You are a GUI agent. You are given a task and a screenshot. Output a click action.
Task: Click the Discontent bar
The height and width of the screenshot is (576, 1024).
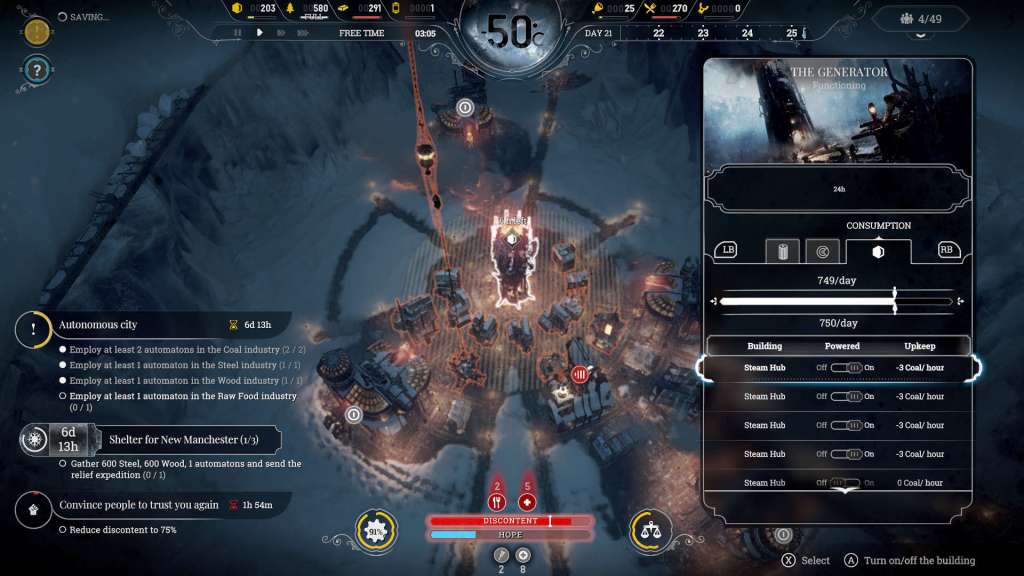click(x=510, y=521)
